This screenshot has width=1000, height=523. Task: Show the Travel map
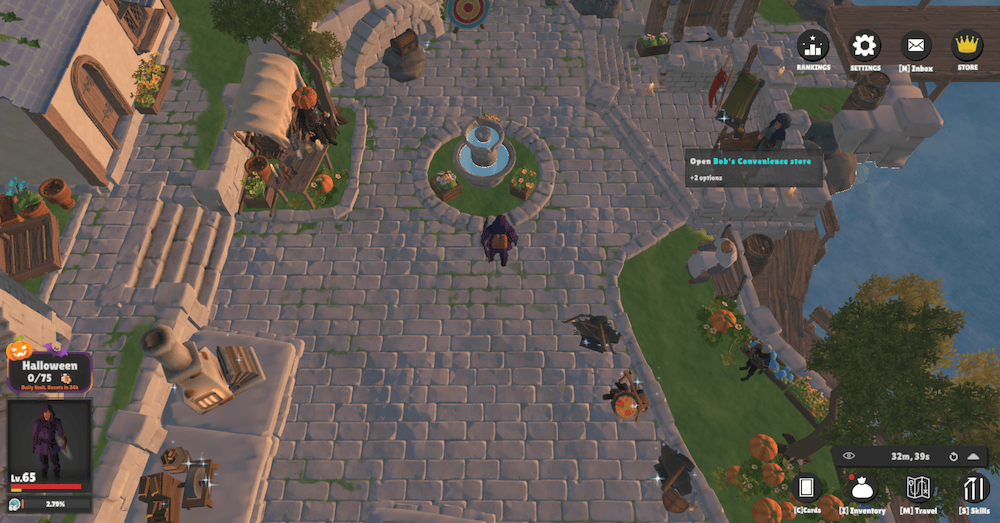click(x=919, y=488)
